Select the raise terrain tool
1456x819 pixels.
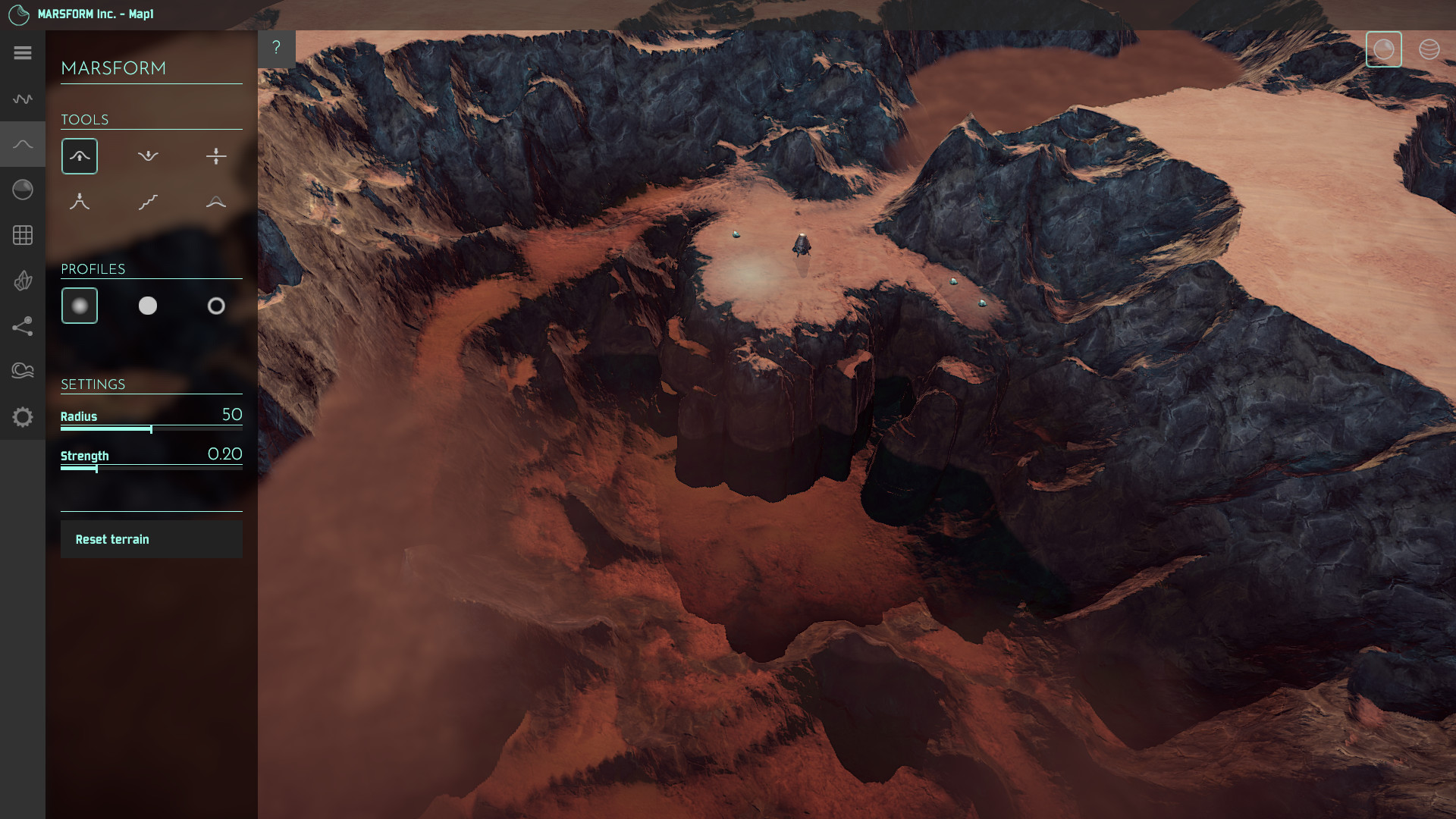click(x=79, y=156)
